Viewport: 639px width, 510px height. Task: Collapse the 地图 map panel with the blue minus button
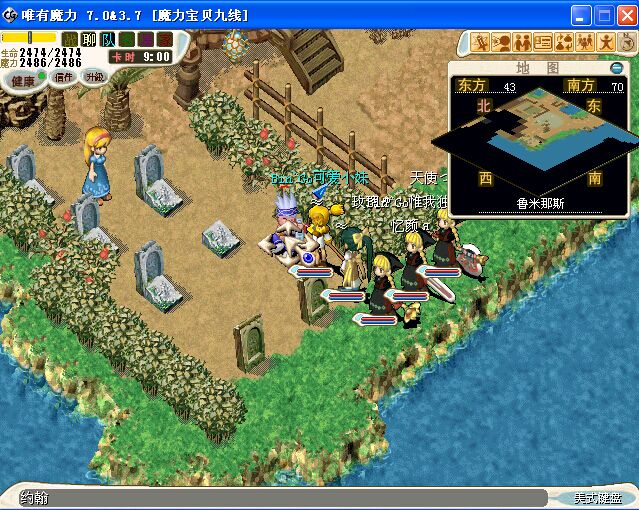pyautogui.click(x=616, y=67)
